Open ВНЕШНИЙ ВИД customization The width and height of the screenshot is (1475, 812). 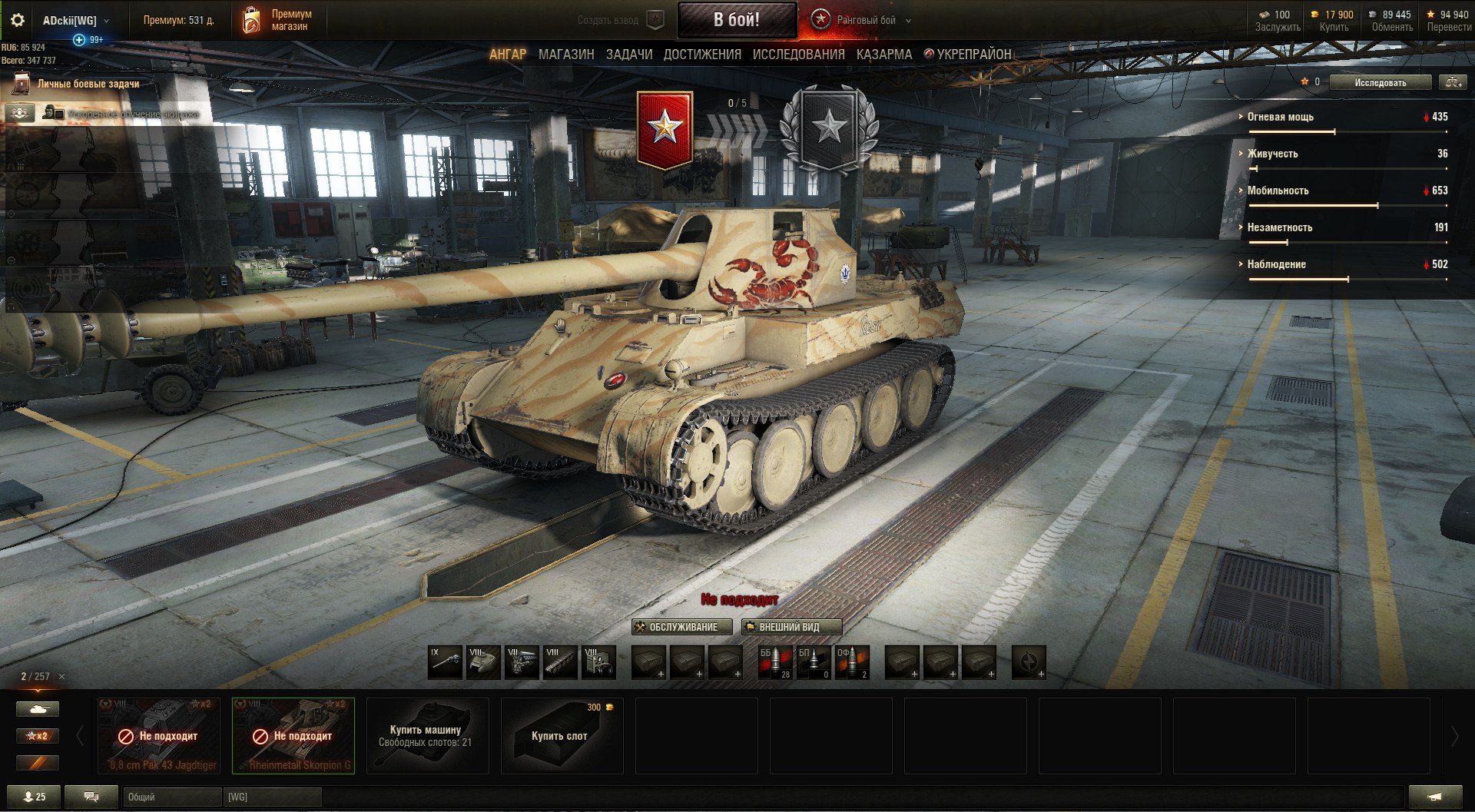791,627
